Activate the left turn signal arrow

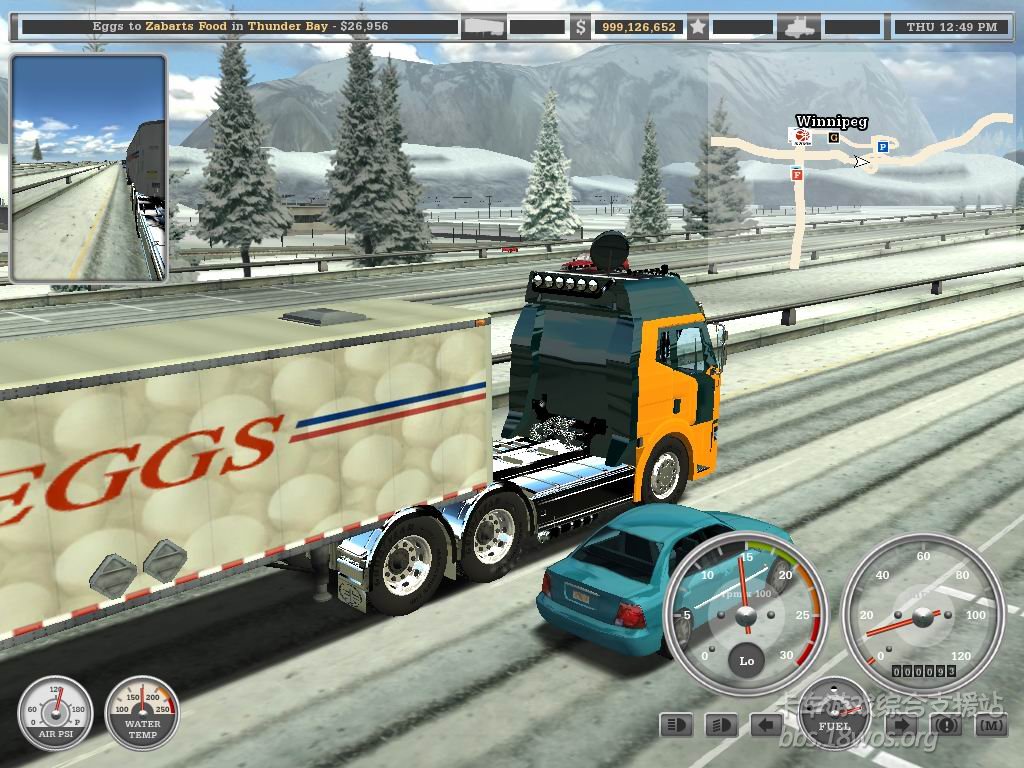tap(767, 724)
